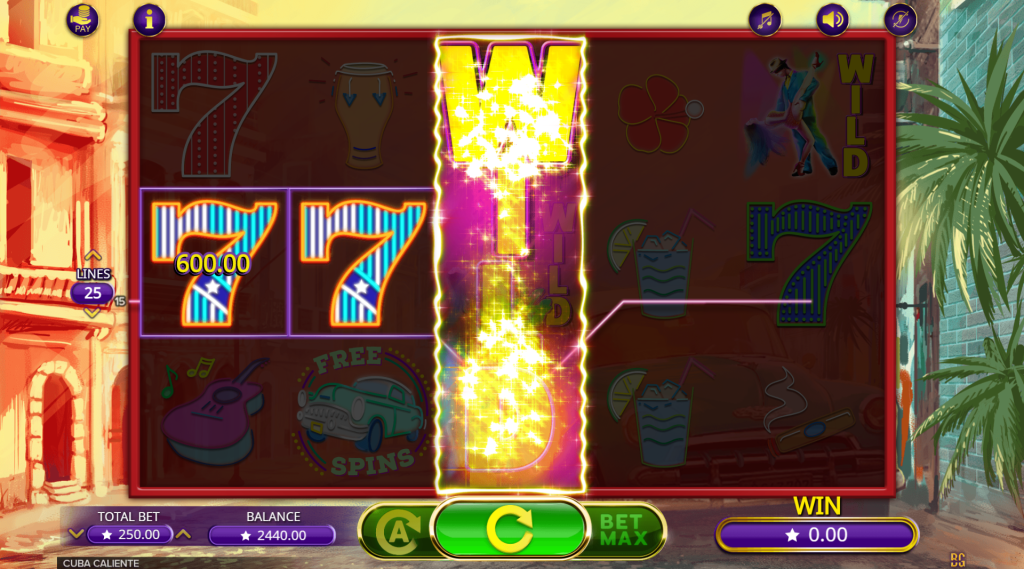Increase the number of paylines
1024x569 pixels.
[92, 256]
